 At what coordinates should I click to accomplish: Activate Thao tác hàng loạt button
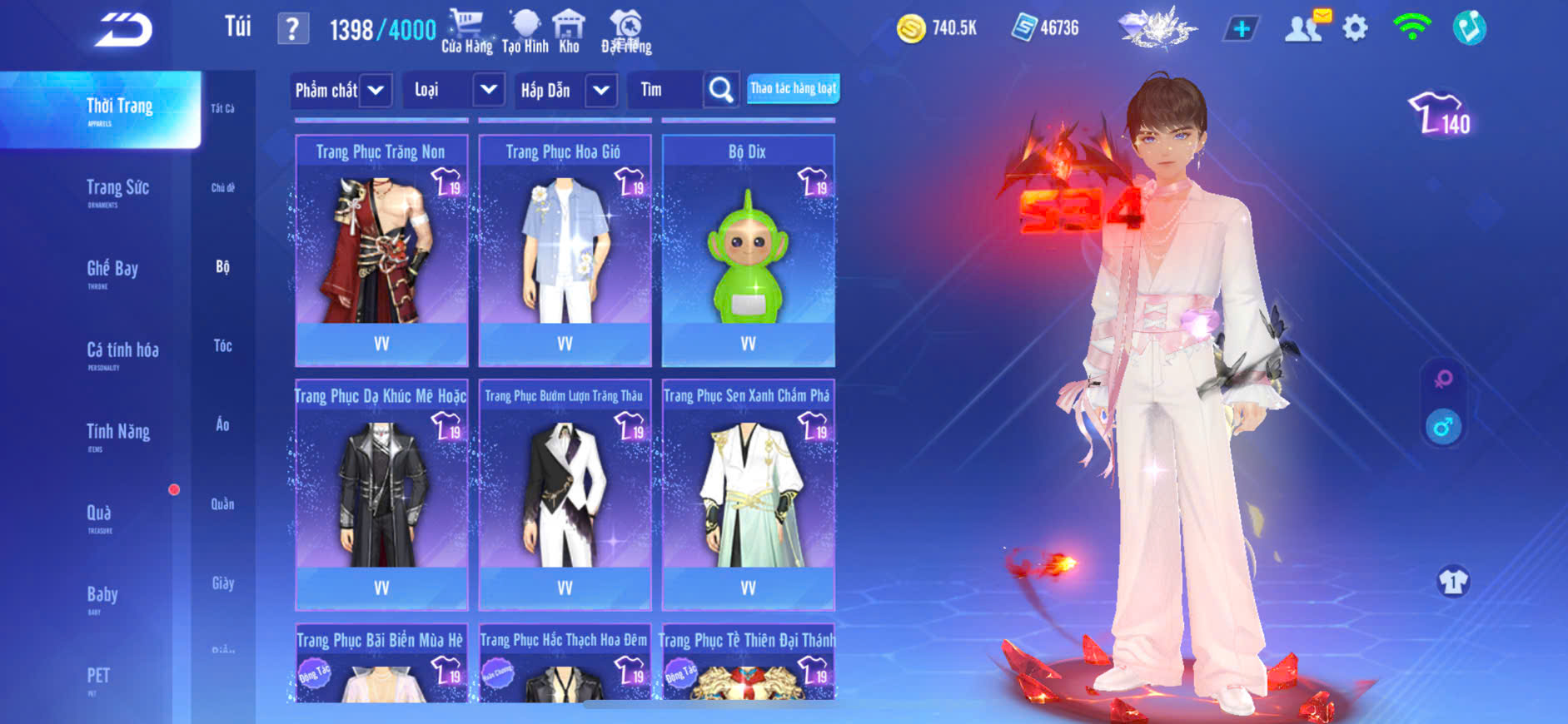pyautogui.click(x=793, y=88)
